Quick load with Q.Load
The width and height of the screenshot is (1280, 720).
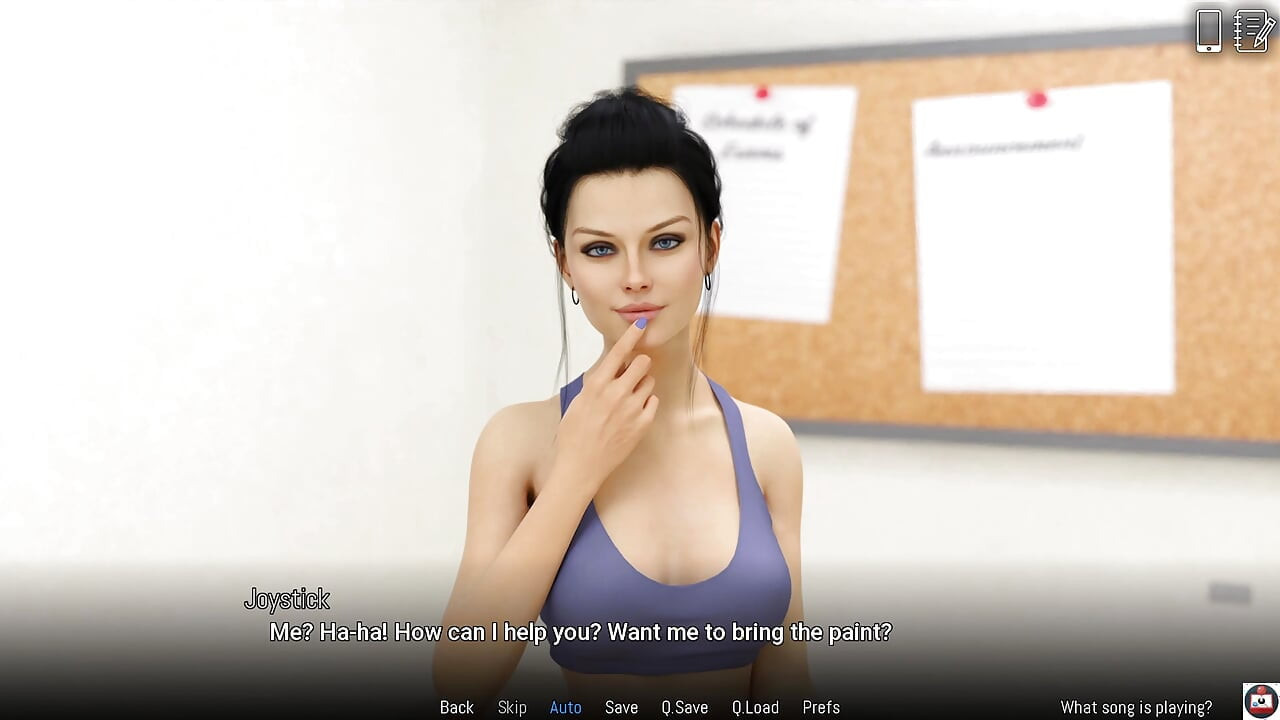[755, 707]
